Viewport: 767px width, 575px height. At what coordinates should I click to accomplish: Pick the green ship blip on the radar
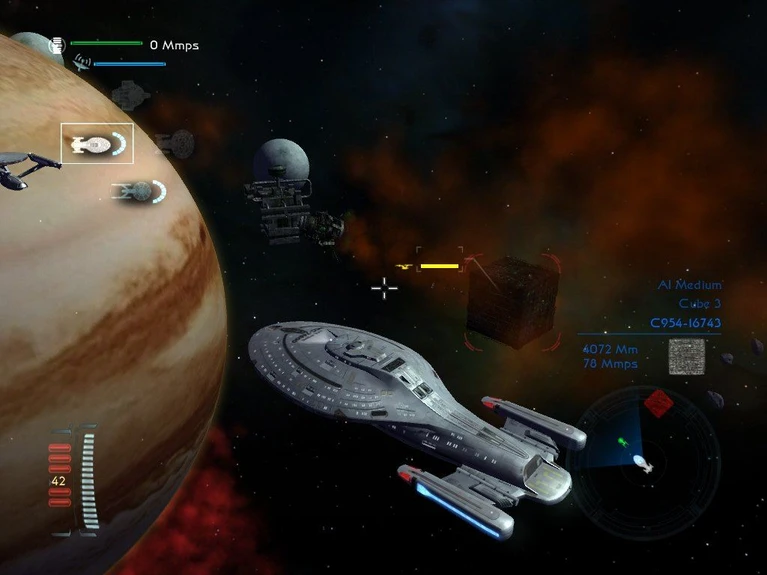click(x=622, y=440)
